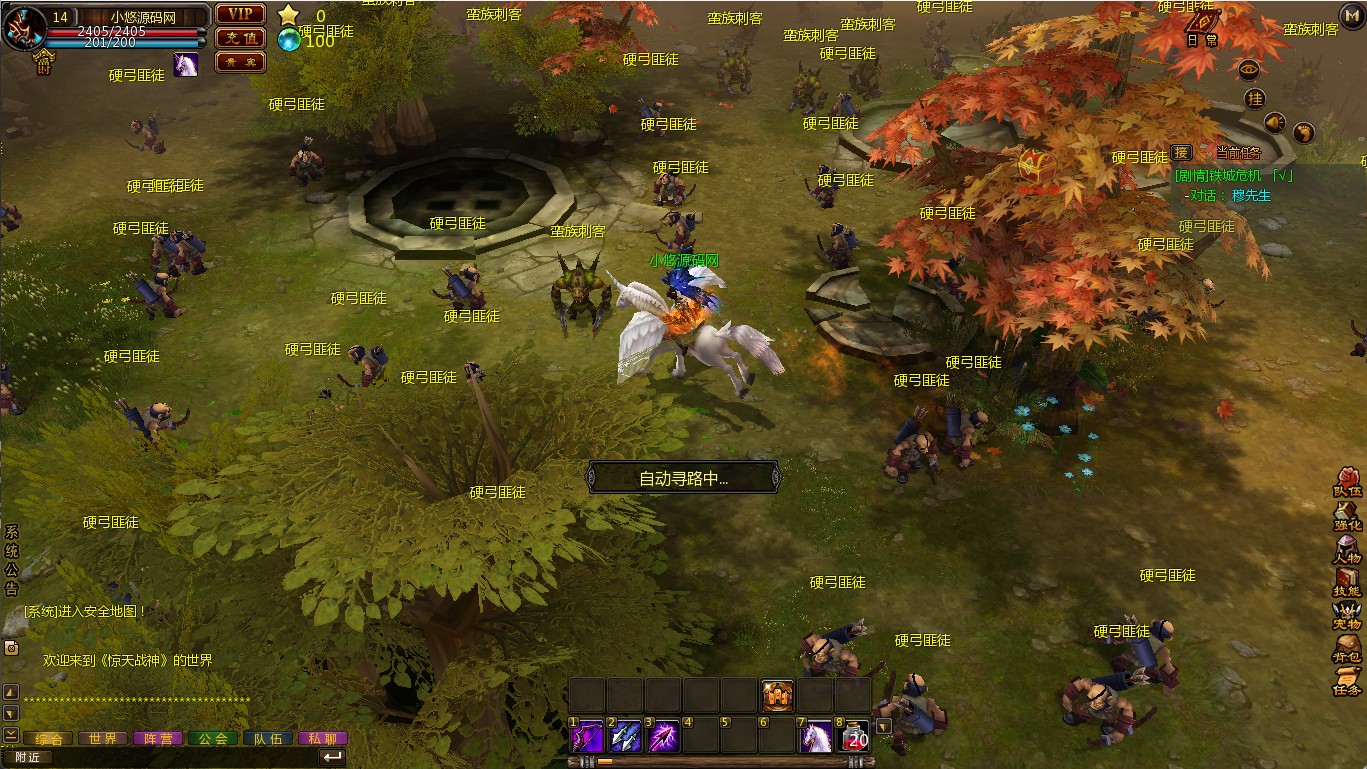This screenshot has width=1367, height=769.
Task: Open the 贵宾 guest button
Action: [x=240, y=62]
